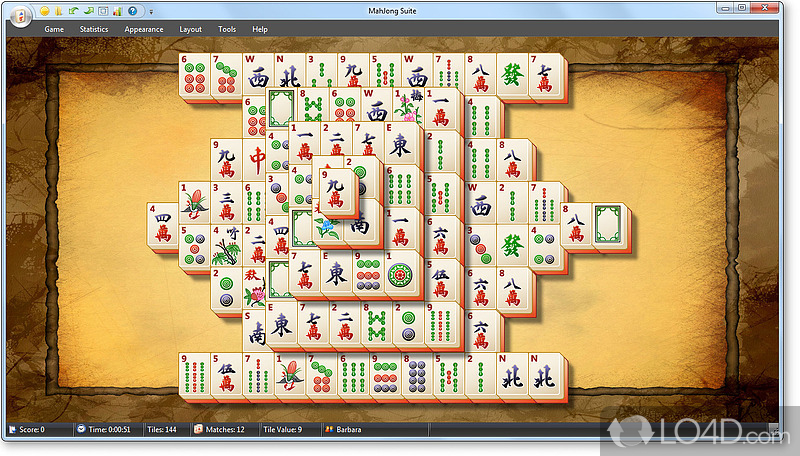Open the Tools menu

point(227,30)
